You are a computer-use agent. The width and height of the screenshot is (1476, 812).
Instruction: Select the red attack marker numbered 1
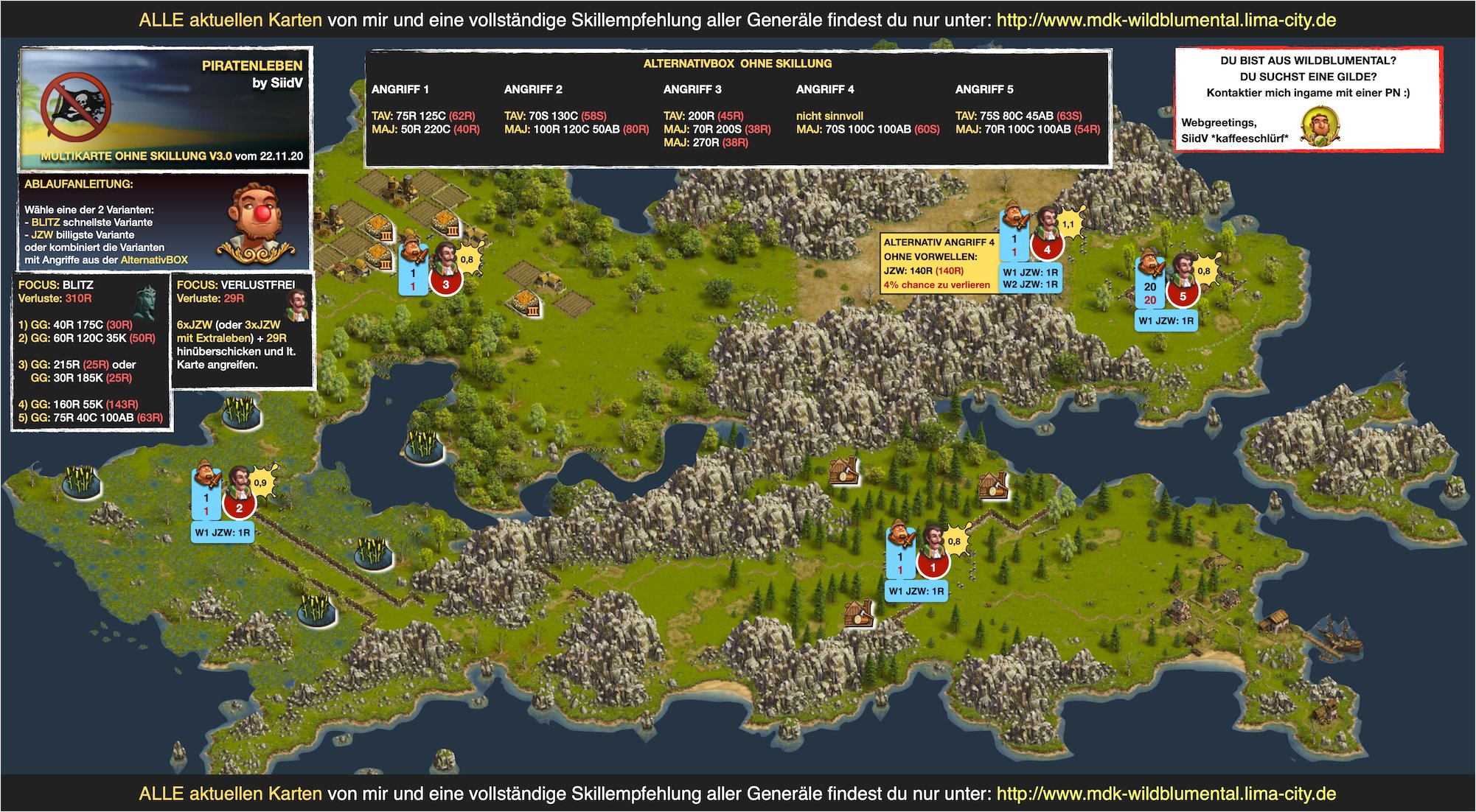tap(933, 567)
